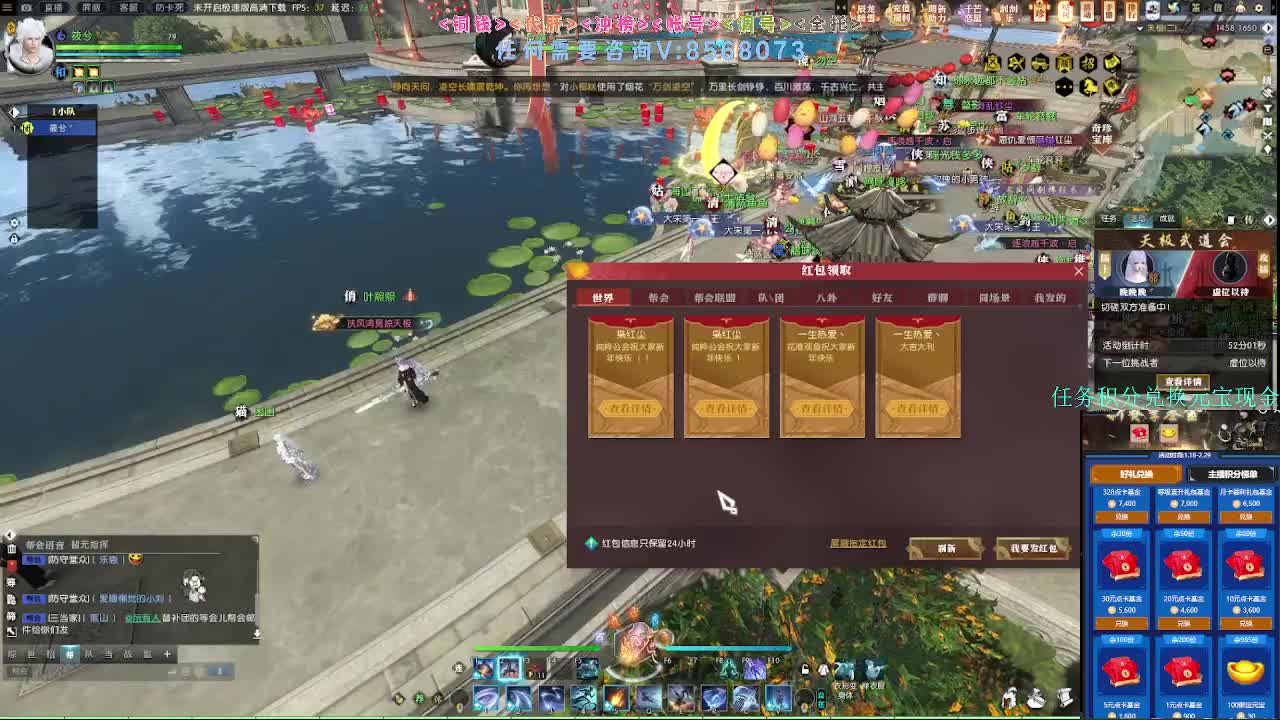Expand the 1小队 team panel arrow

click(14, 111)
